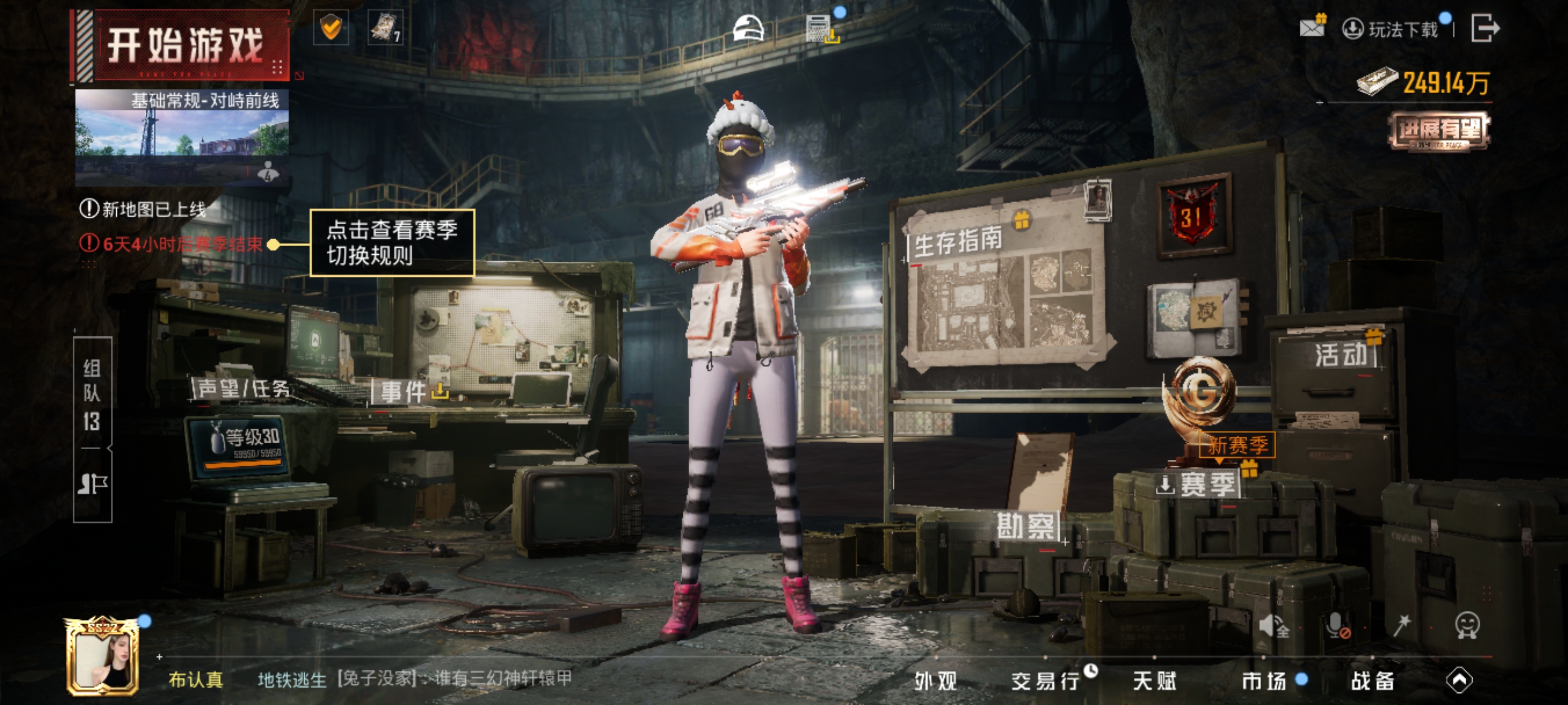Image resolution: width=1568 pixels, height=705 pixels.
Task: Click the exit door icon
Action: point(1484,28)
